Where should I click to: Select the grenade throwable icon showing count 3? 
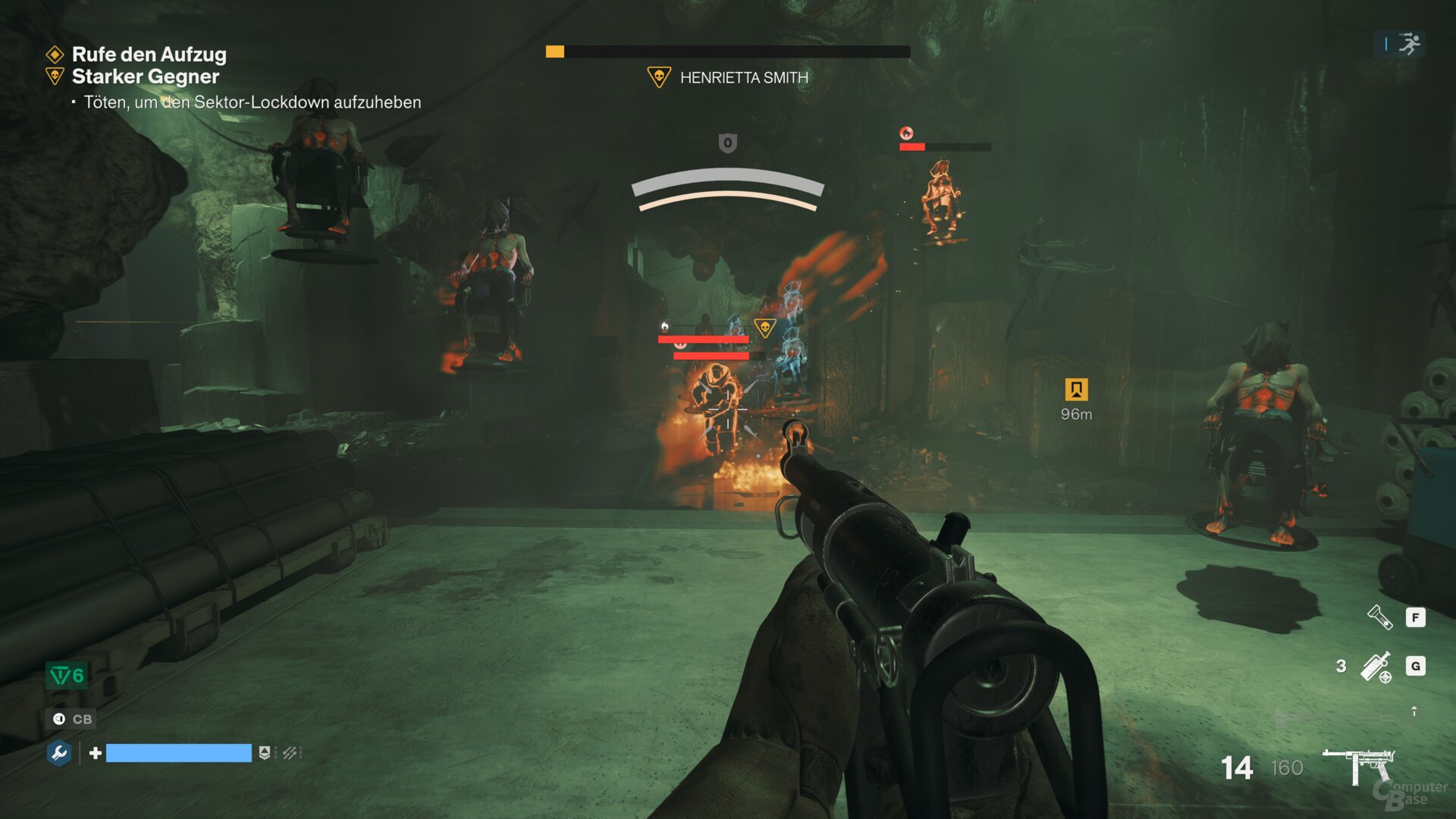[x=1376, y=665]
